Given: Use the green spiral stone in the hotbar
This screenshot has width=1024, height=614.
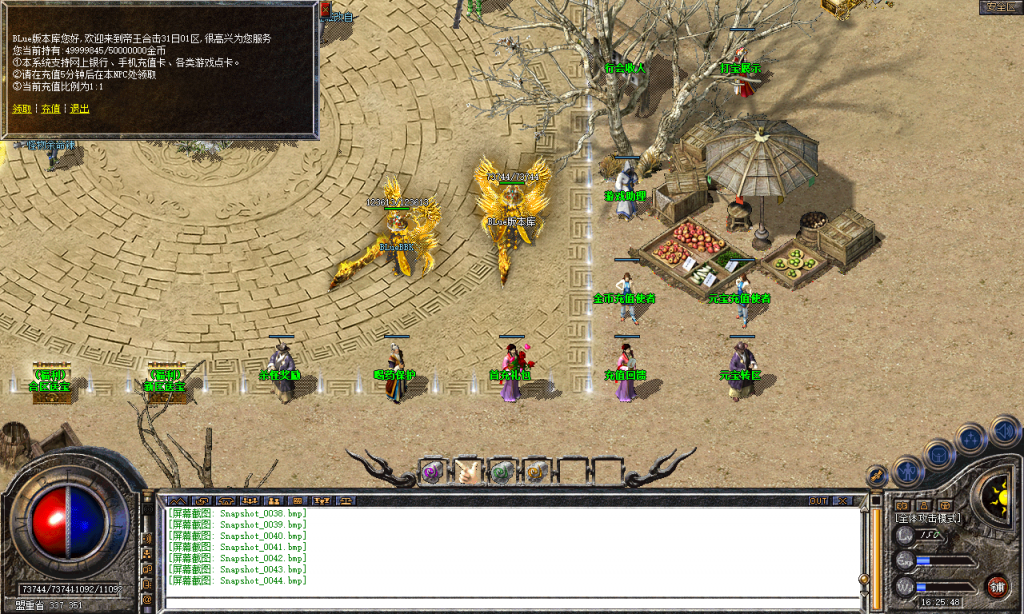Looking at the screenshot, I should coord(503,471).
